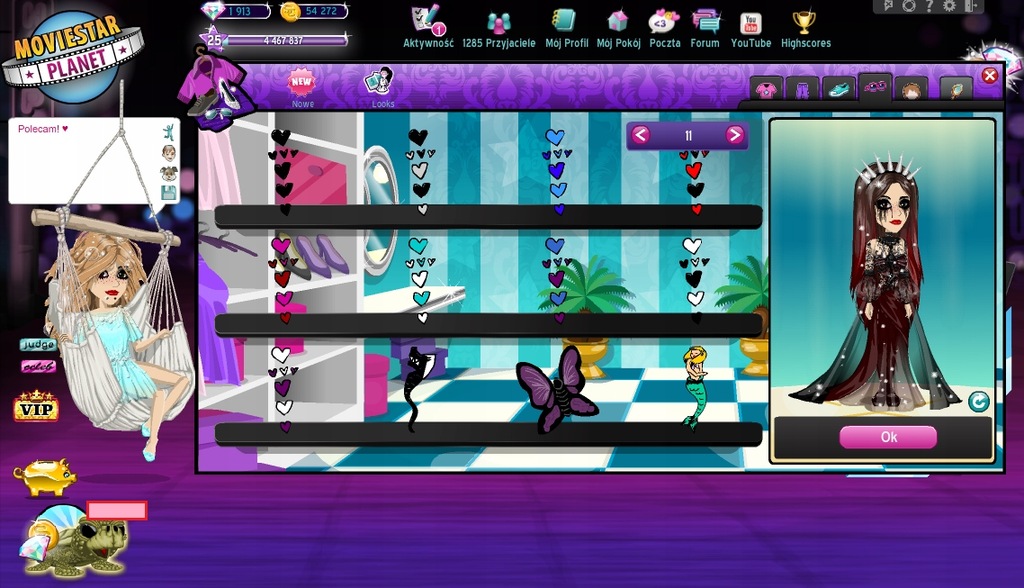Select the black seahorse accessory item

click(416, 387)
